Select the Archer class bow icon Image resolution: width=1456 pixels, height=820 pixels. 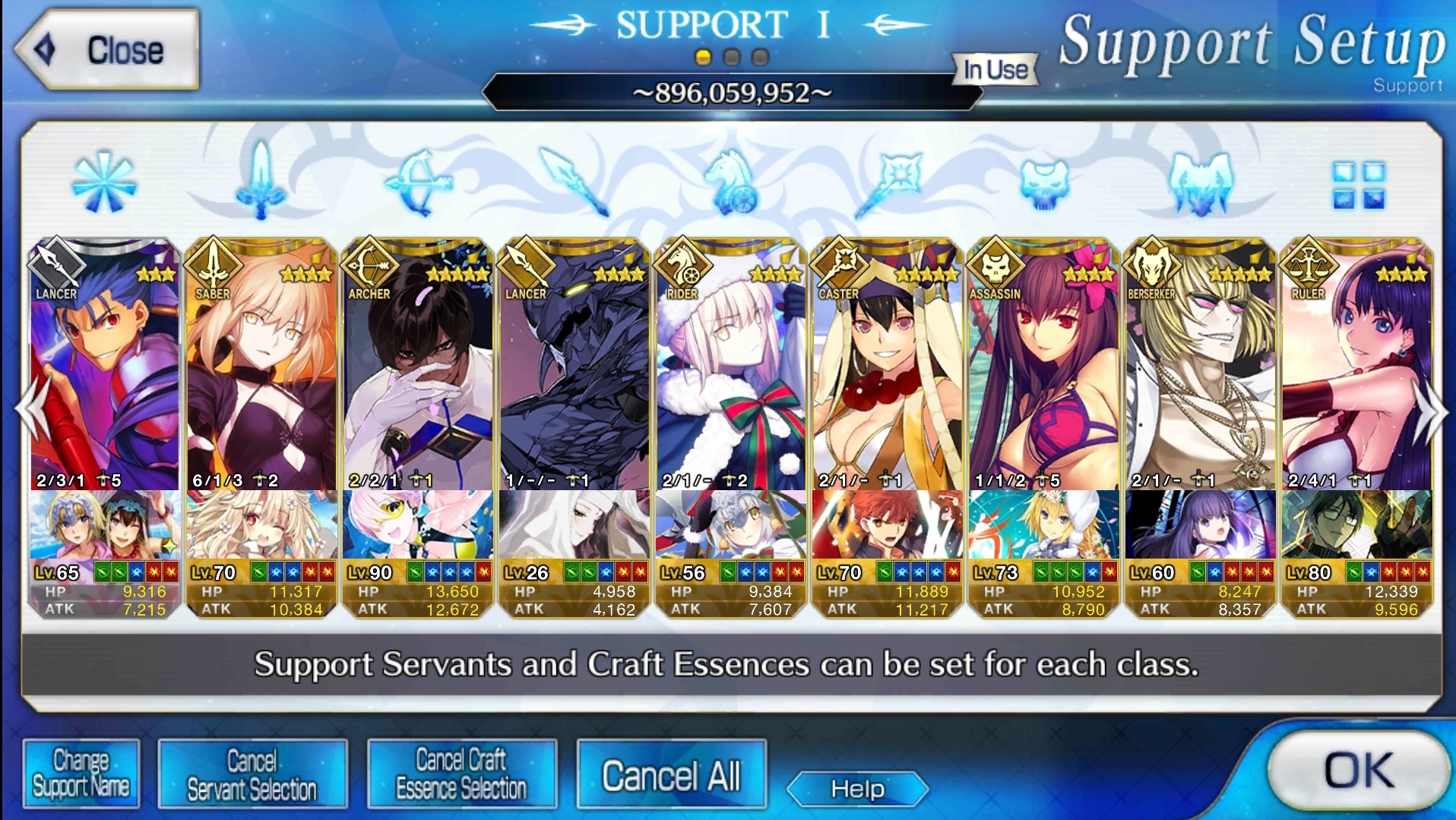point(419,182)
